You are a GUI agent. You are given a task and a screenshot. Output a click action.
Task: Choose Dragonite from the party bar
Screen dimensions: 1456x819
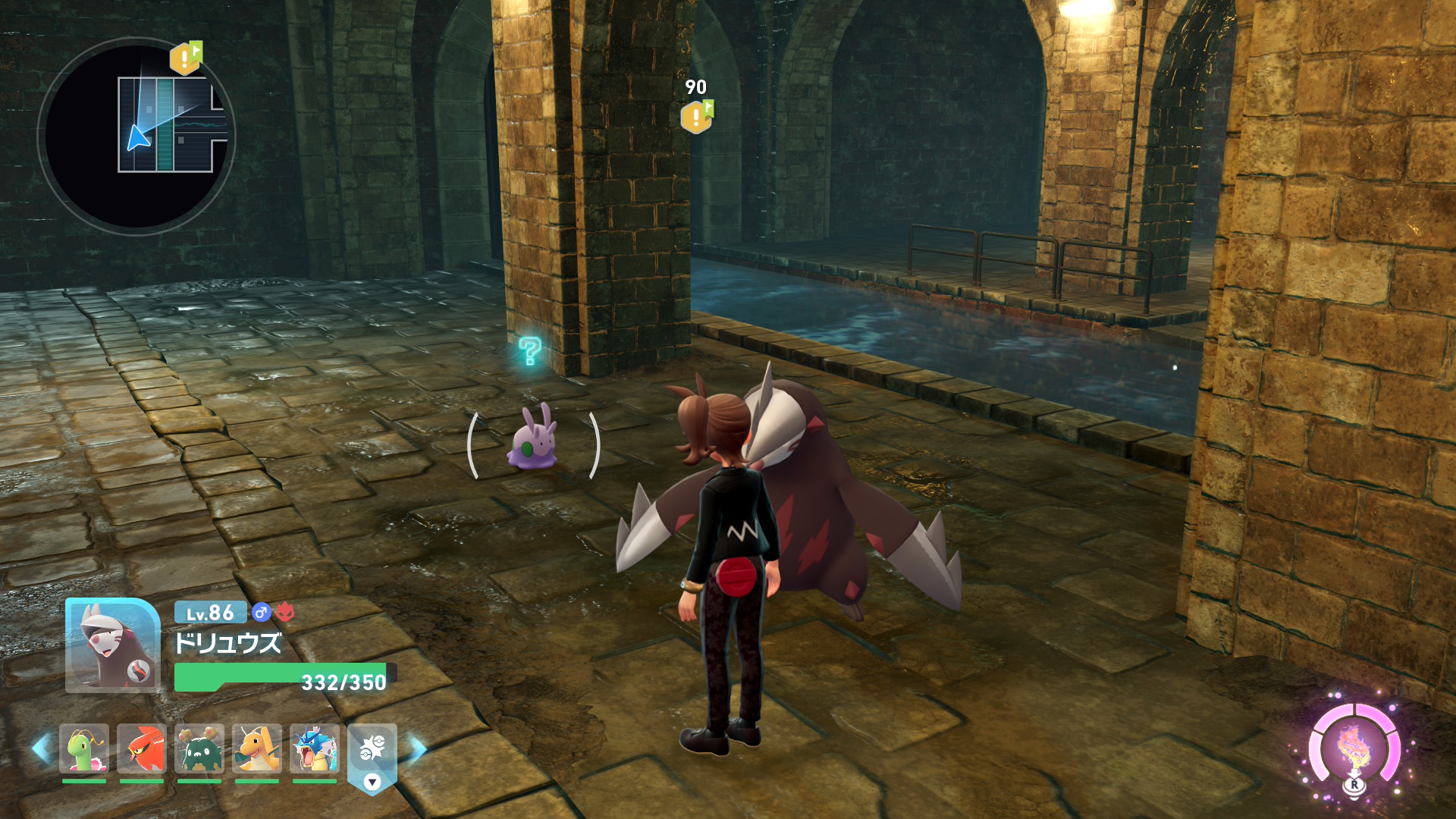point(257,748)
